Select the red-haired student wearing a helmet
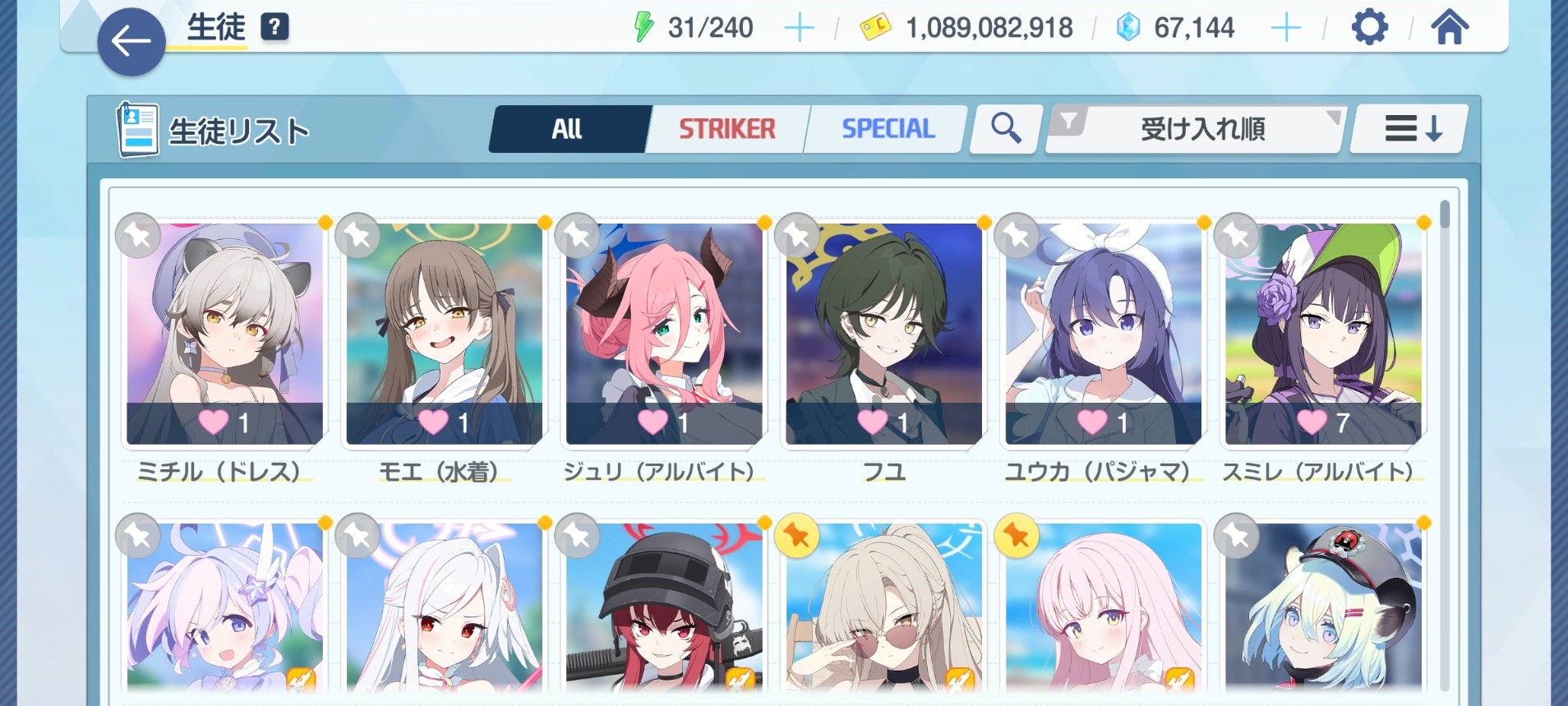The width and height of the screenshot is (1568, 706). pyautogui.click(x=664, y=608)
